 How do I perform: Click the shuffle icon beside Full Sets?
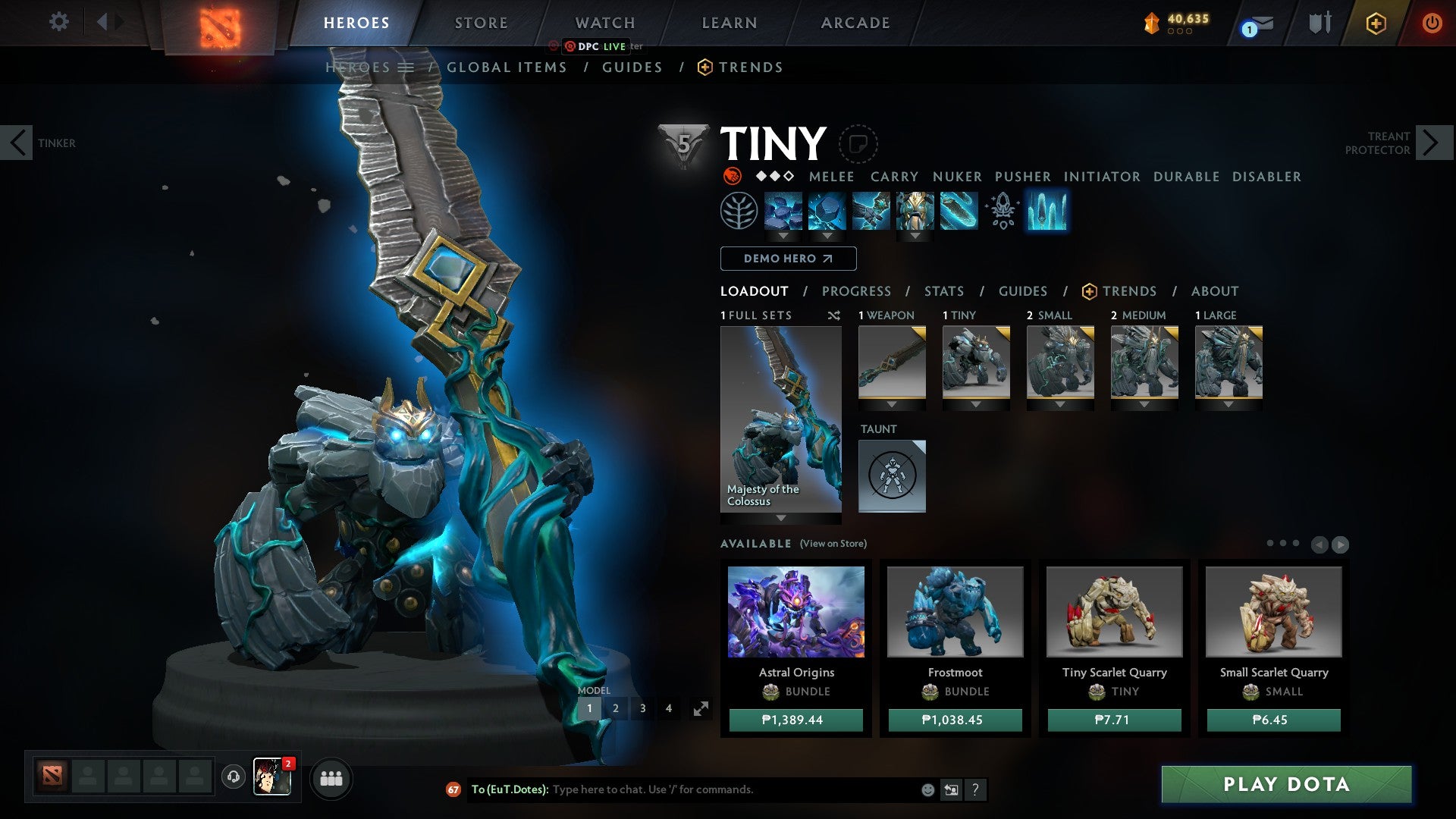[x=833, y=315]
